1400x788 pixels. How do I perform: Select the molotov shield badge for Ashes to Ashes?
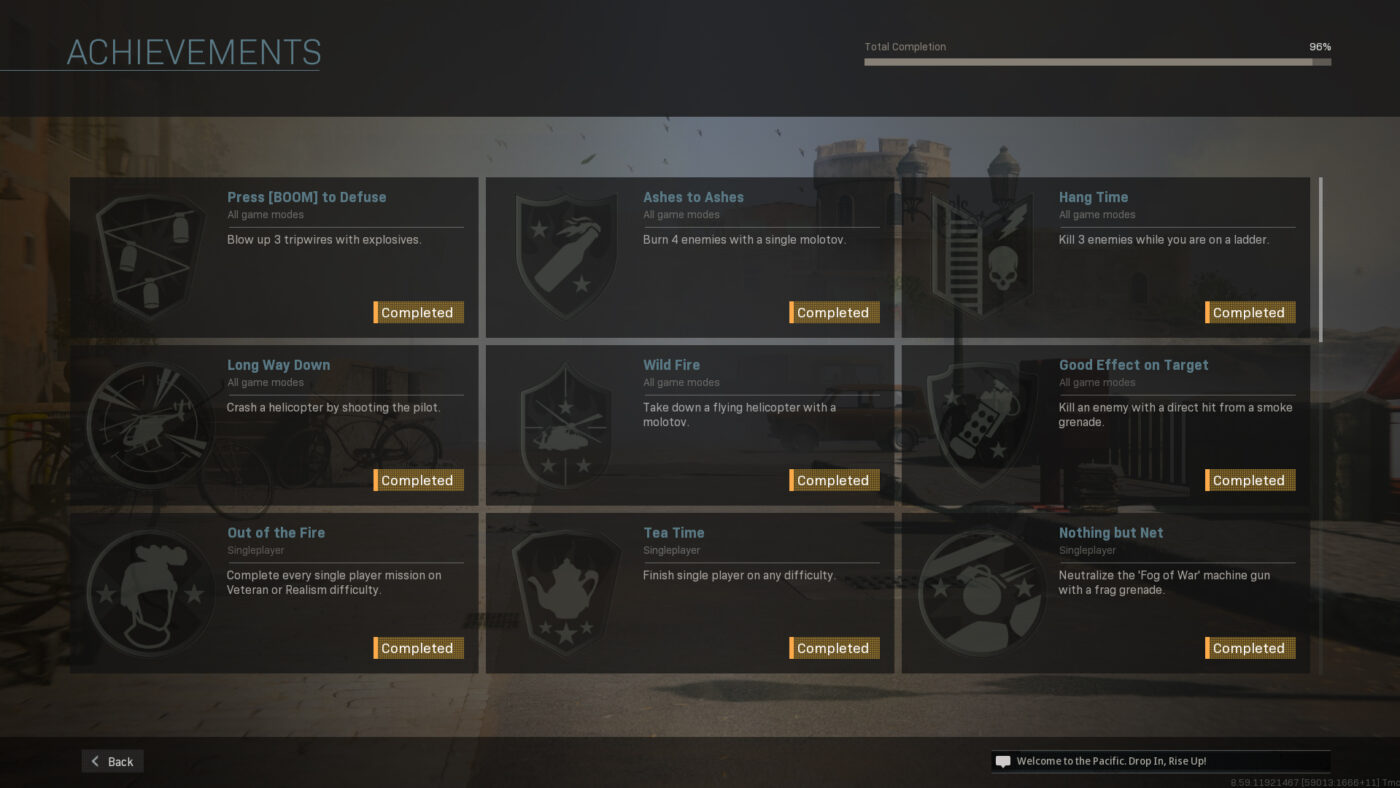pyautogui.click(x=566, y=255)
